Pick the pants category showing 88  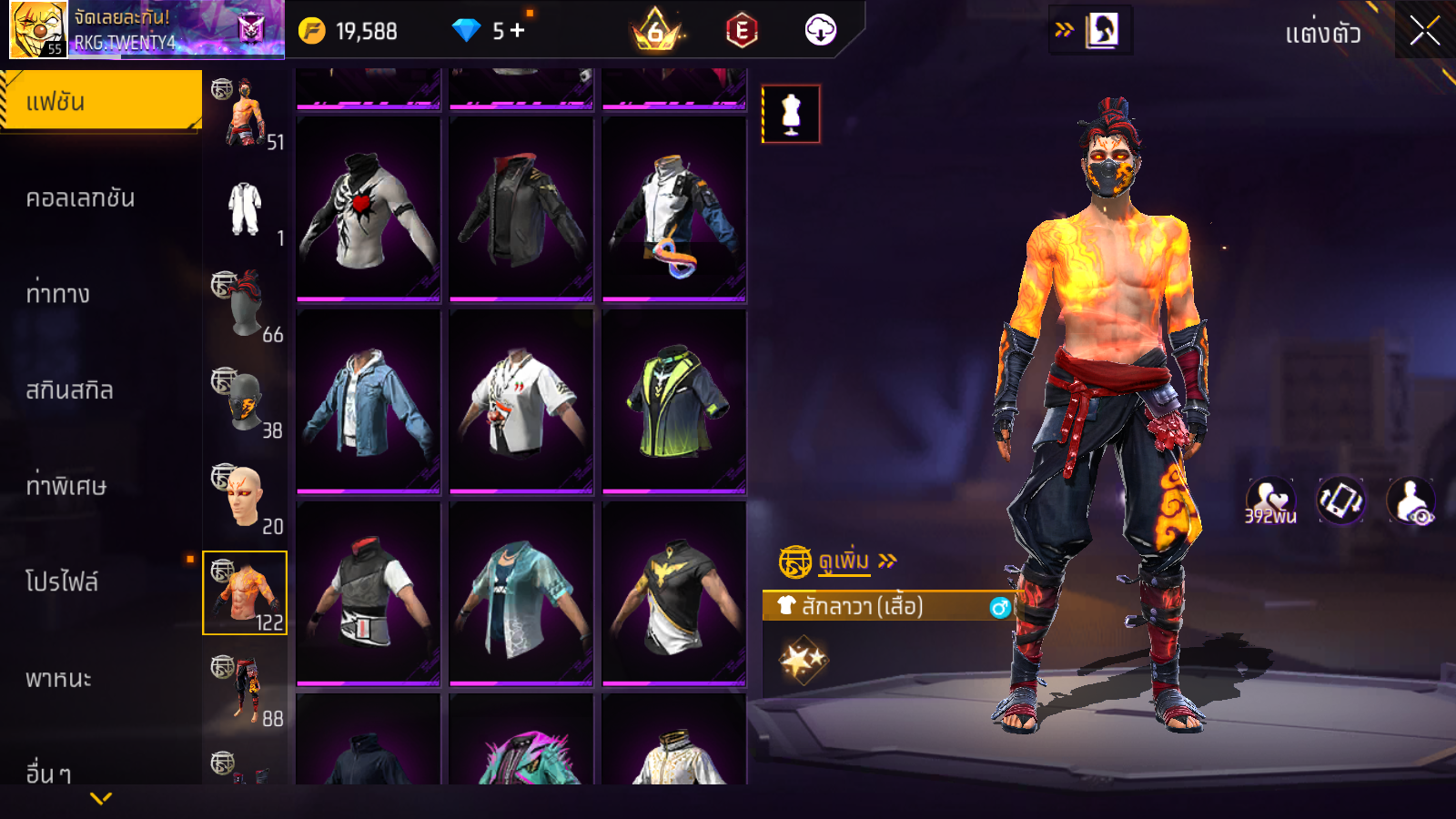[245, 689]
